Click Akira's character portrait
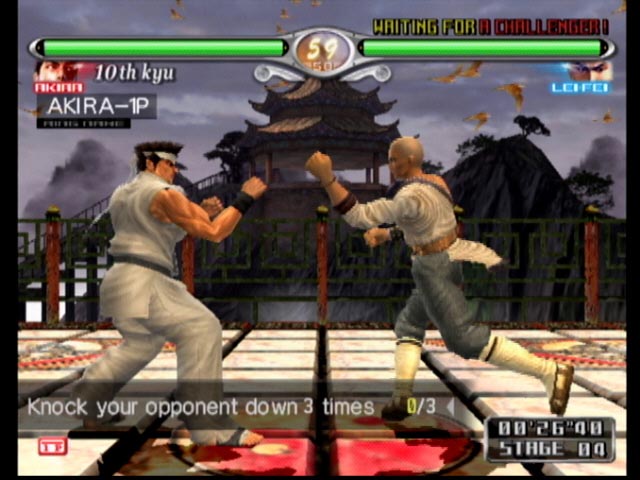 pyautogui.click(x=56, y=72)
